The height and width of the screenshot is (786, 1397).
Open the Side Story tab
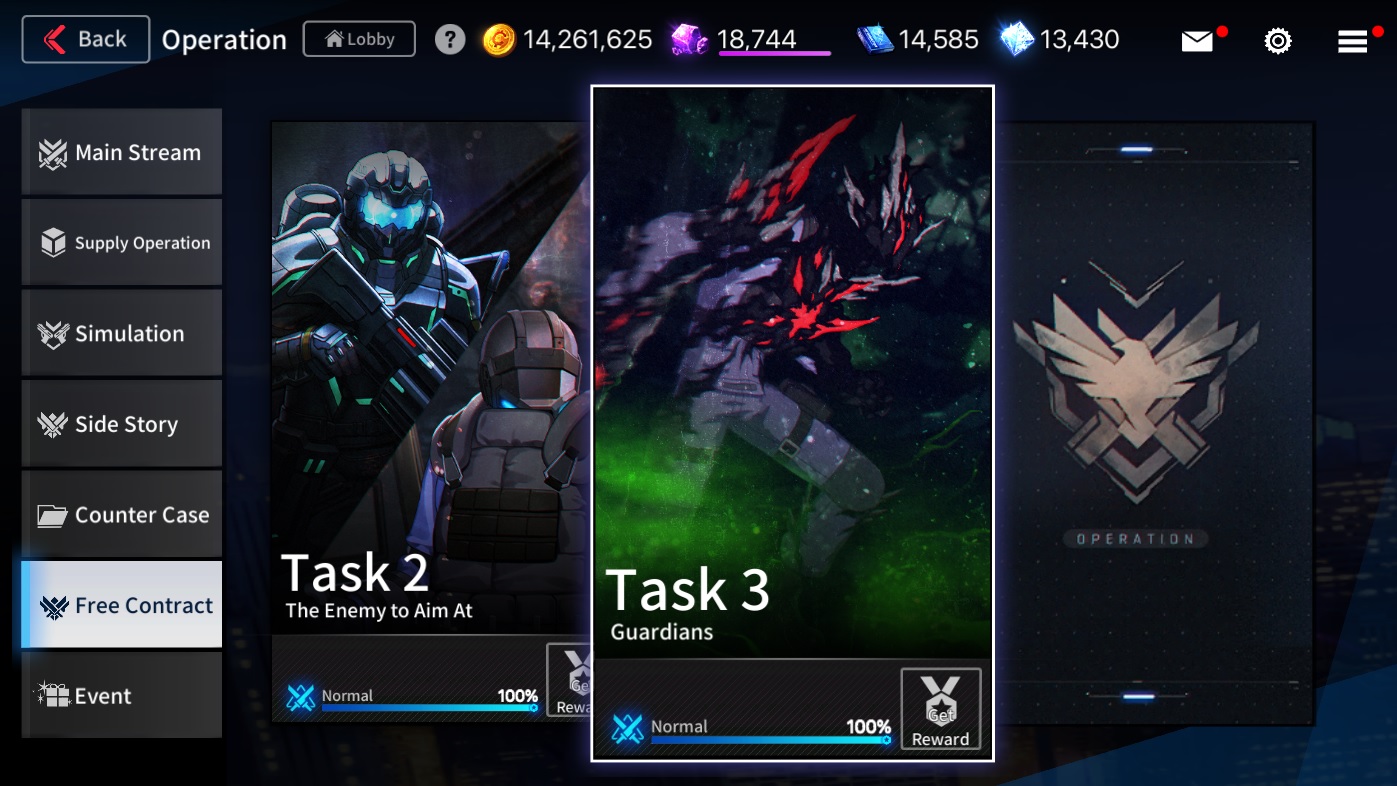click(x=122, y=424)
